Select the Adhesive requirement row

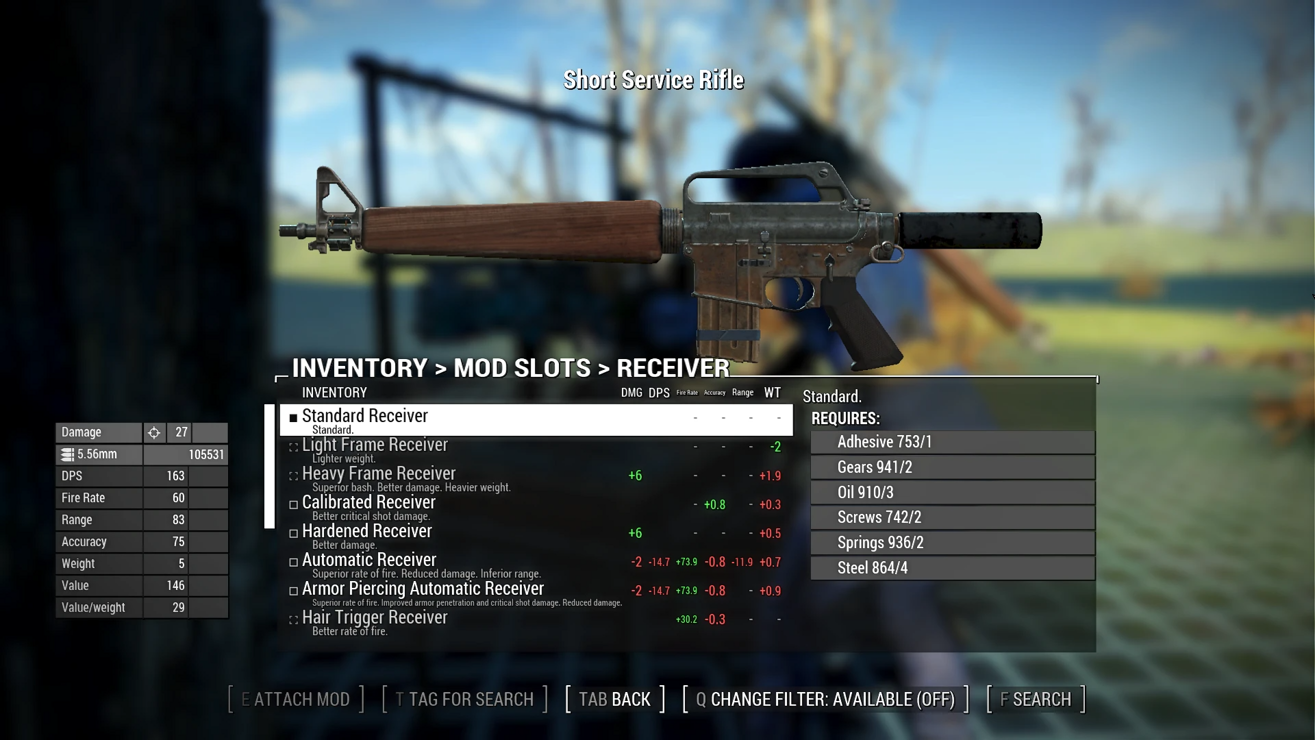pyautogui.click(x=952, y=442)
